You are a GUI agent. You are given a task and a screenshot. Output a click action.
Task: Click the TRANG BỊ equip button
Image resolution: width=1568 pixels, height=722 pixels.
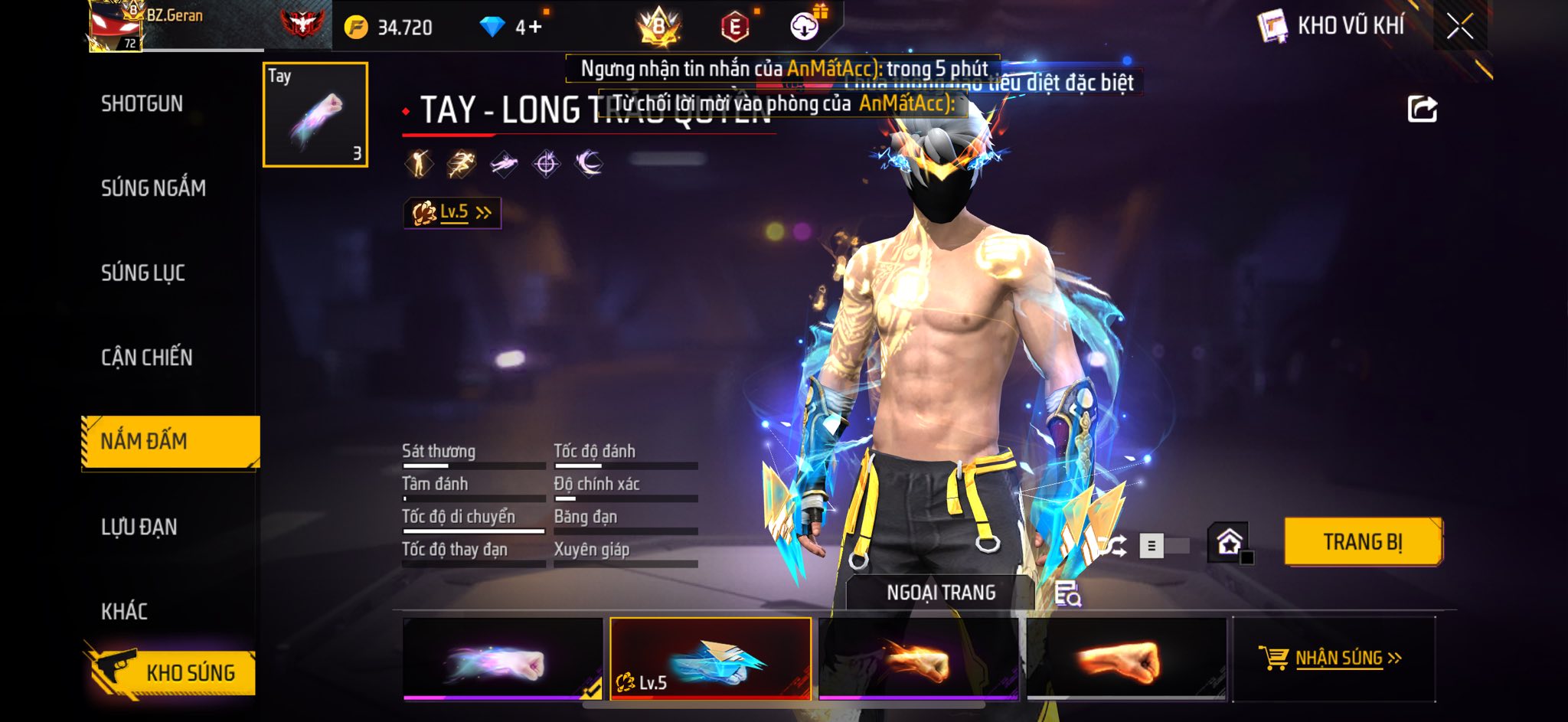pos(1363,542)
